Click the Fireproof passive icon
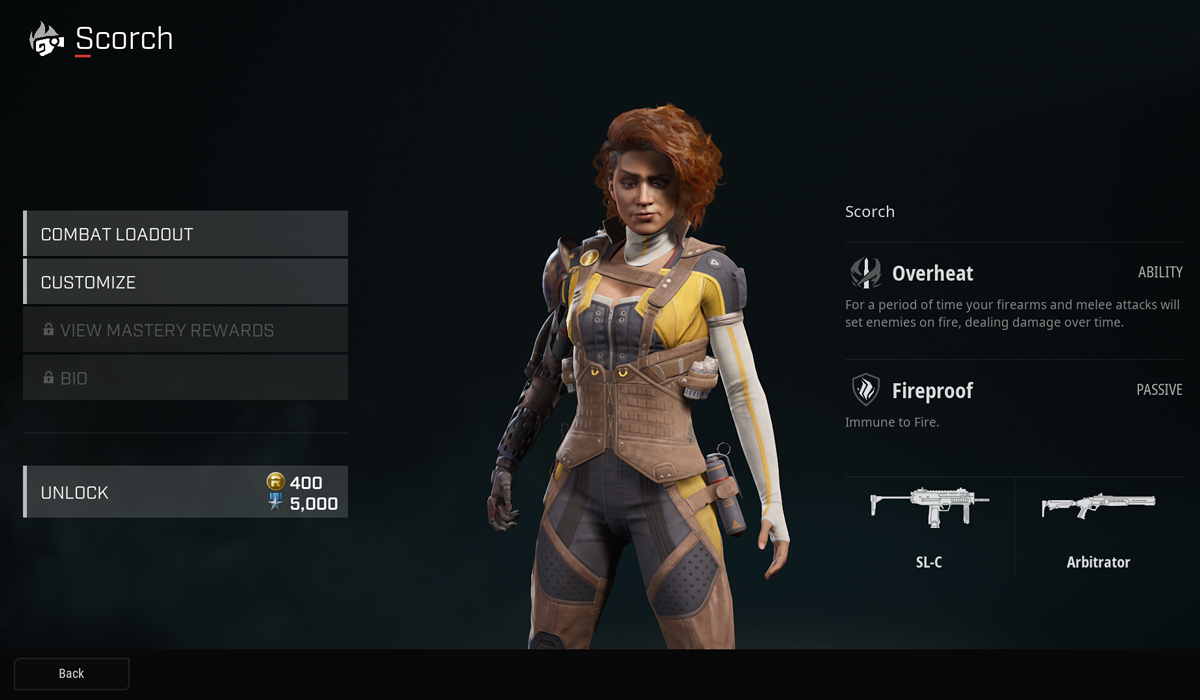 pyautogui.click(x=865, y=390)
